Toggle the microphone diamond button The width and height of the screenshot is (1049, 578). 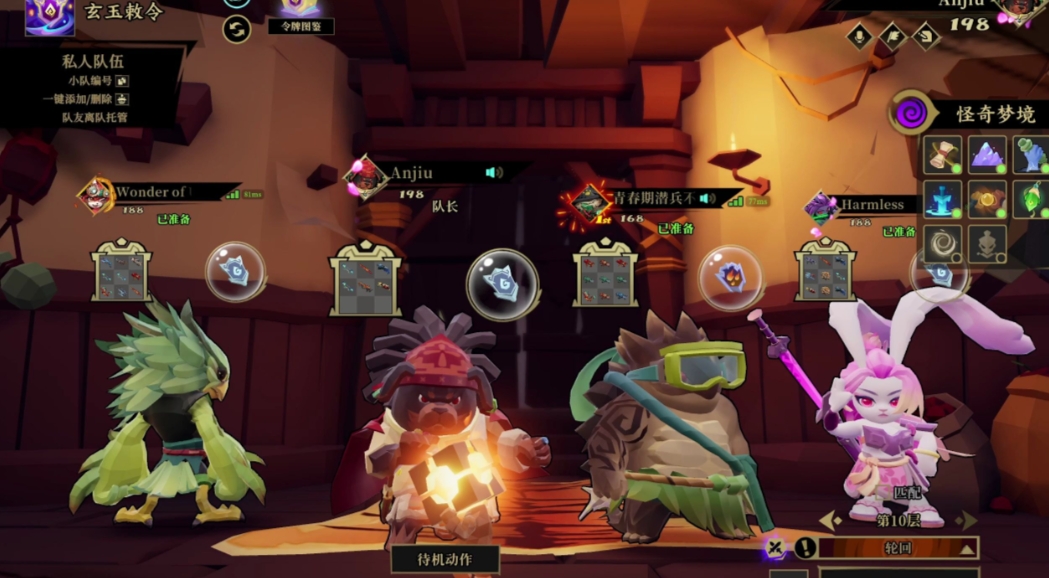pos(859,36)
